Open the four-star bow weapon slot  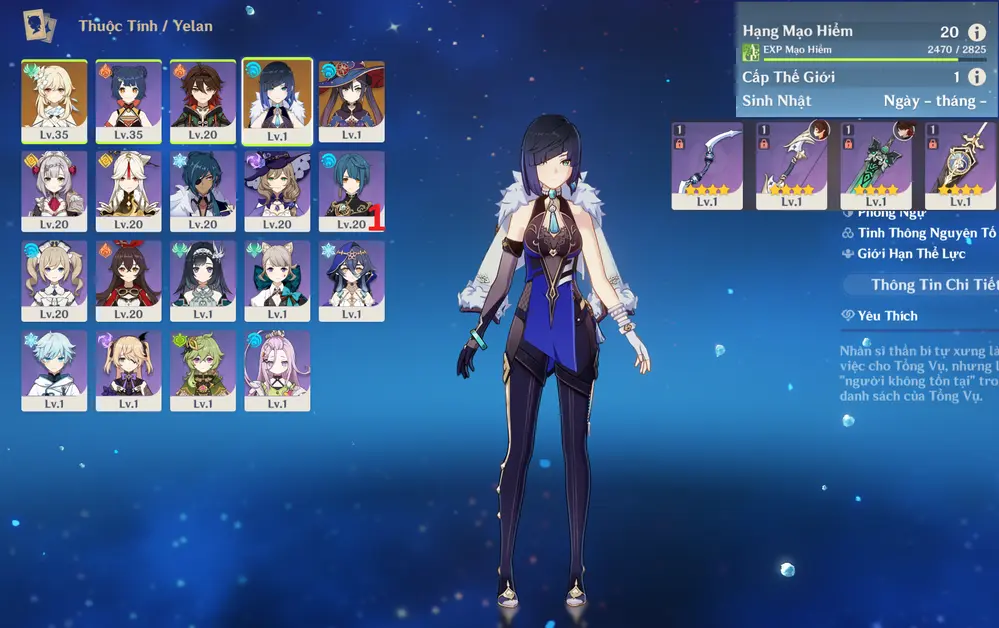coord(706,164)
